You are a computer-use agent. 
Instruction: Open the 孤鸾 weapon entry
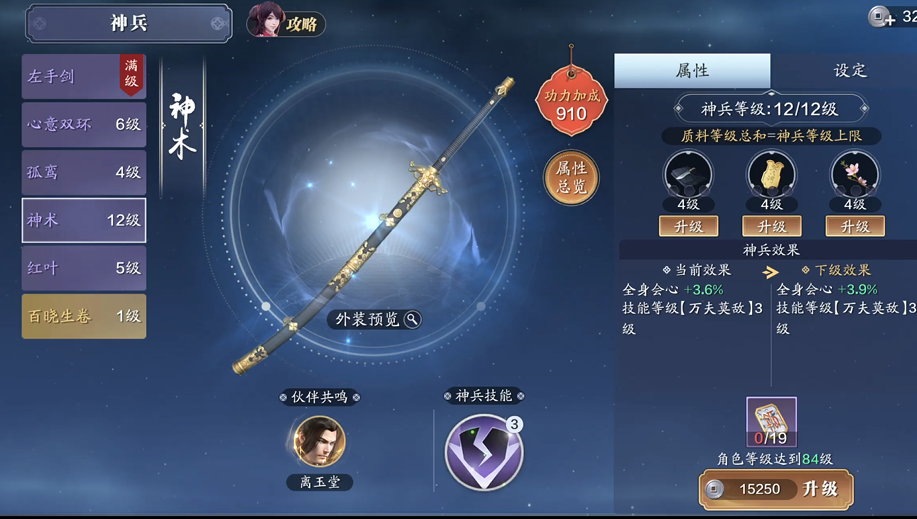coord(83,172)
